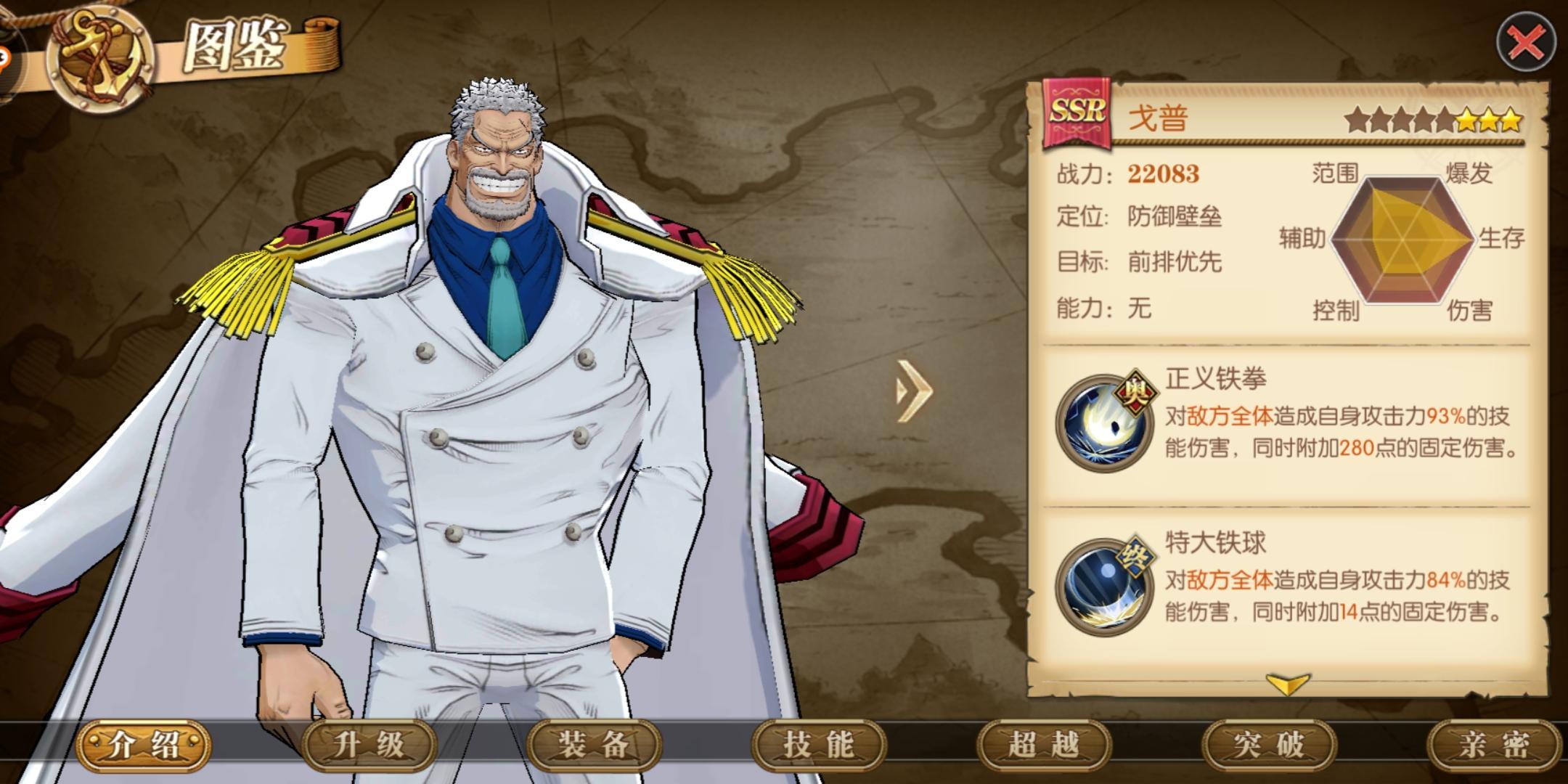Select the 装备 tab

[x=594, y=745]
